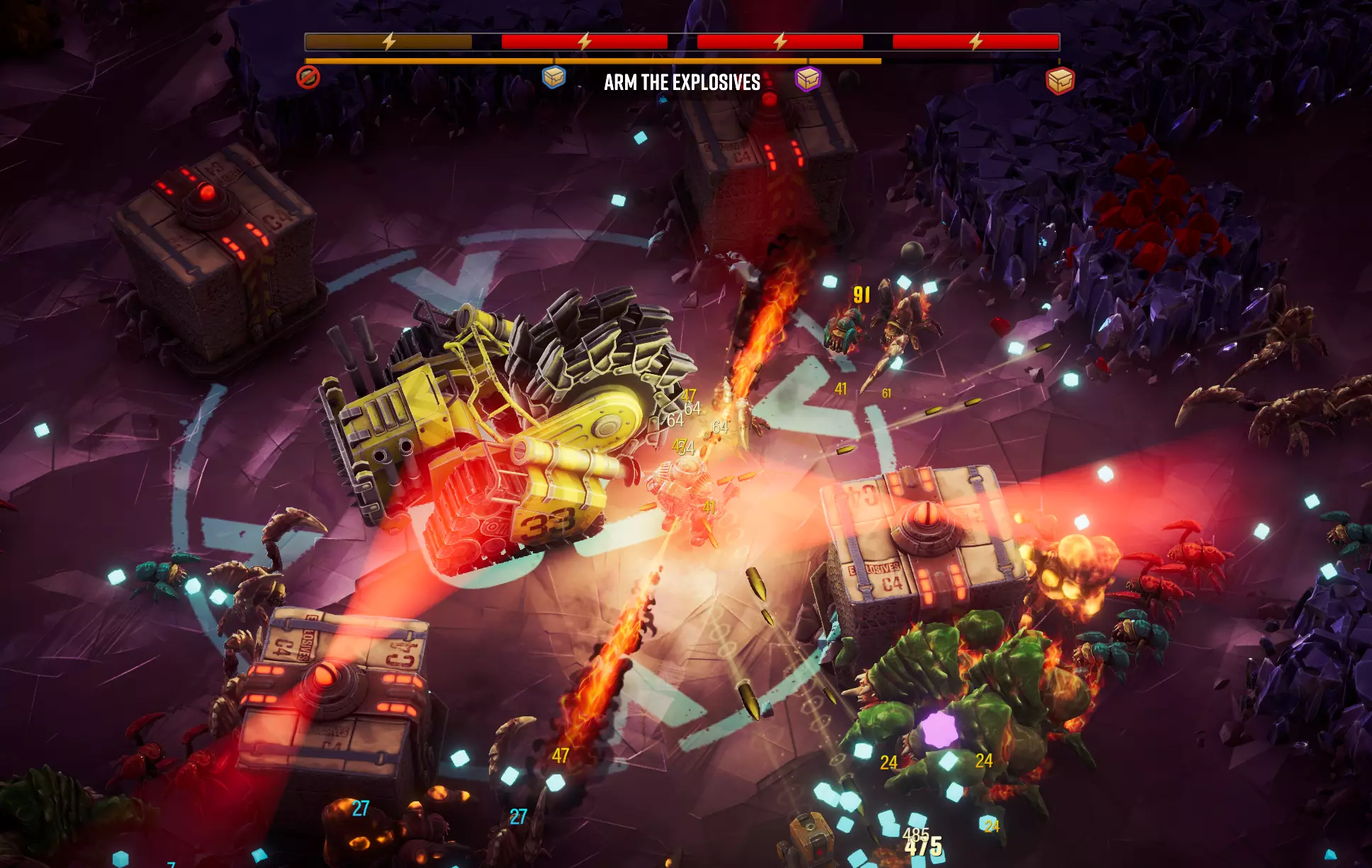The height and width of the screenshot is (868, 1372).
Task: Click the crossed-out crate icon
Action: (308, 77)
